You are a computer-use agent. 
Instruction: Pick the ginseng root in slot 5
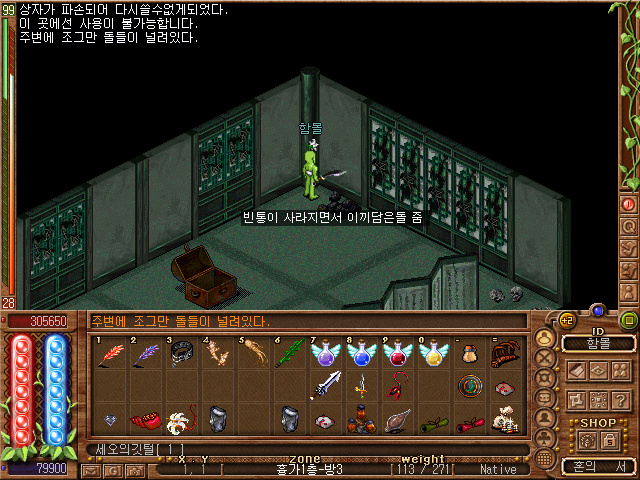pos(253,355)
